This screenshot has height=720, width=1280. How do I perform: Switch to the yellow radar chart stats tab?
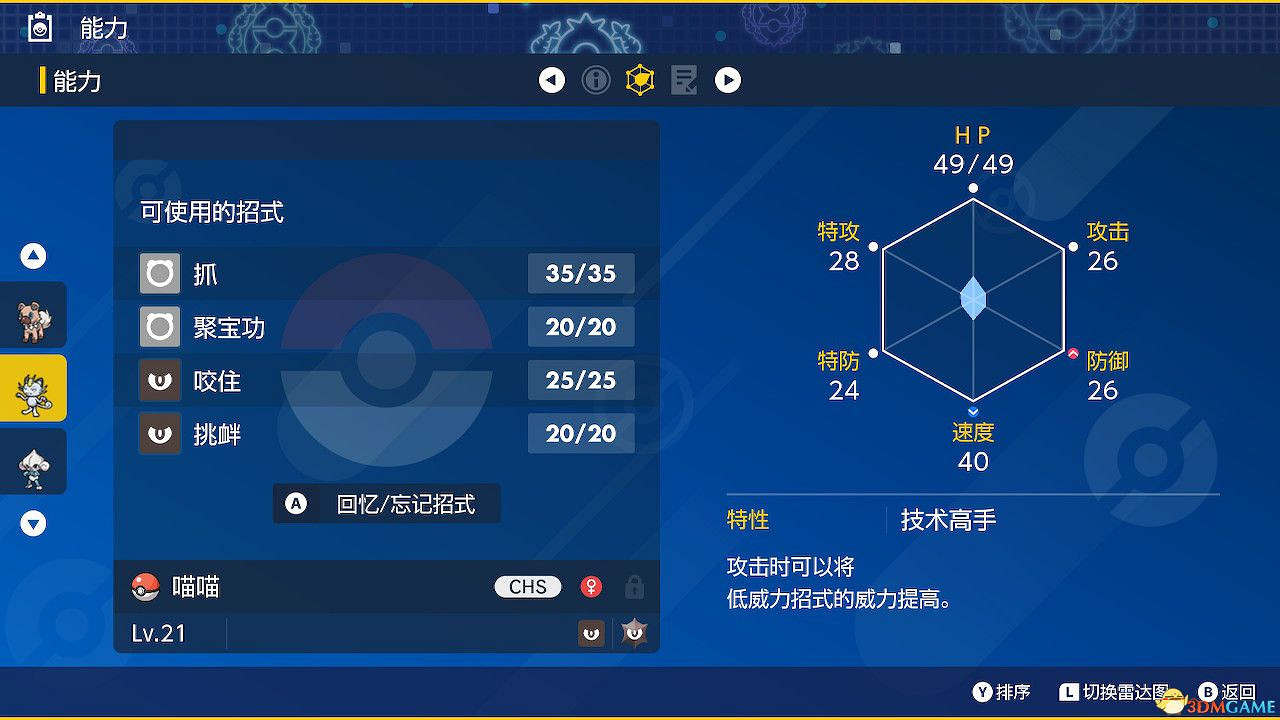pos(640,80)
